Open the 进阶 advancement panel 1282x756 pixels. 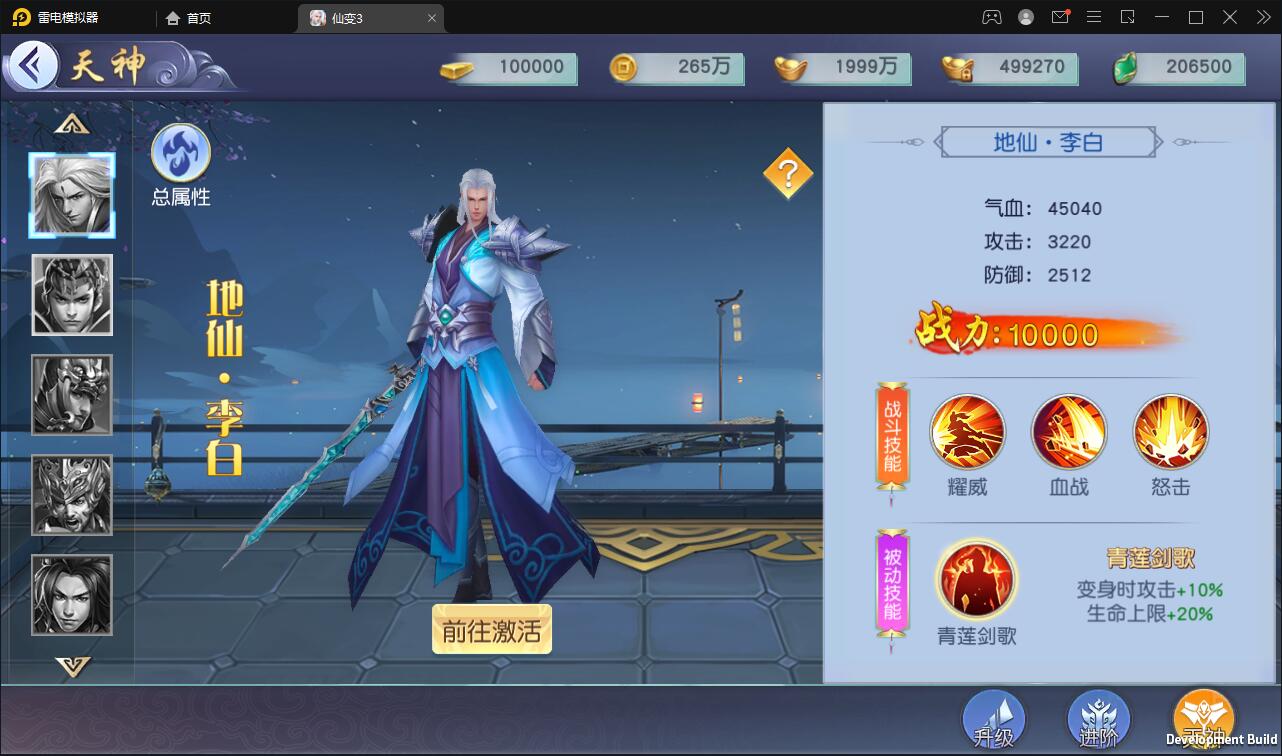tap(1098, 718)
